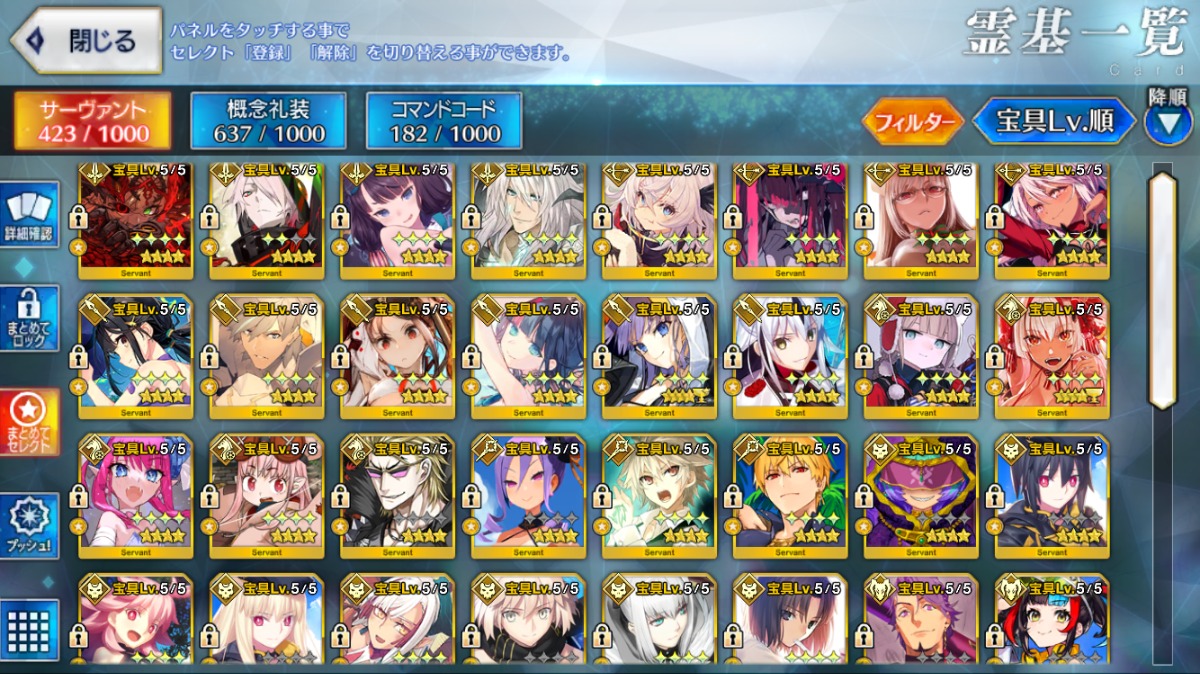This screenshot has width=1200, height=674.
Task: Switch to the サーヴァント tab
Action: point(92,122)
